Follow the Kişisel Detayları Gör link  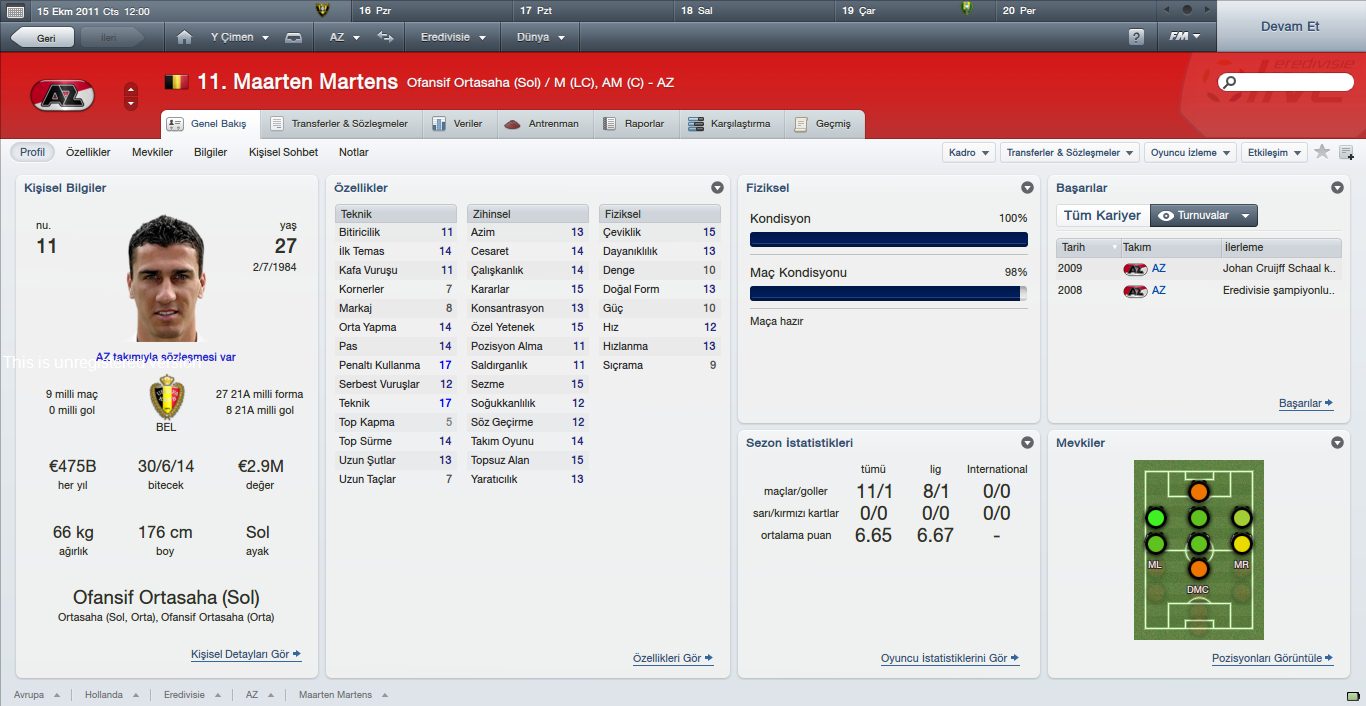click(x=245, y=655)
